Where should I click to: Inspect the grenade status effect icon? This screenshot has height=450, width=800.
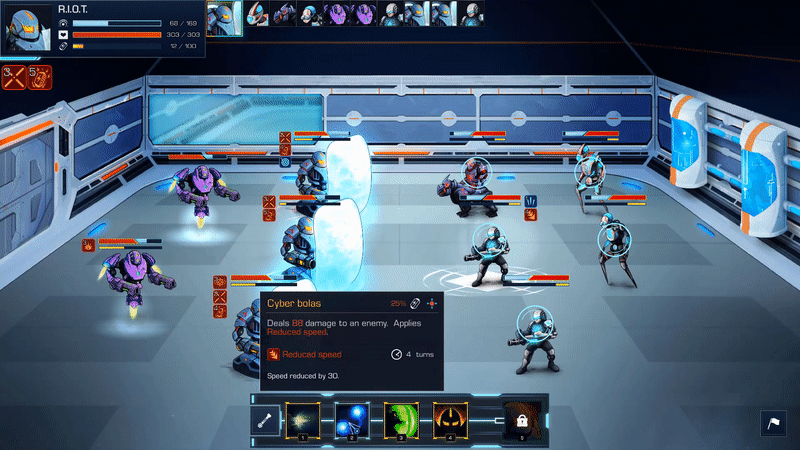(x=40, y=77)
